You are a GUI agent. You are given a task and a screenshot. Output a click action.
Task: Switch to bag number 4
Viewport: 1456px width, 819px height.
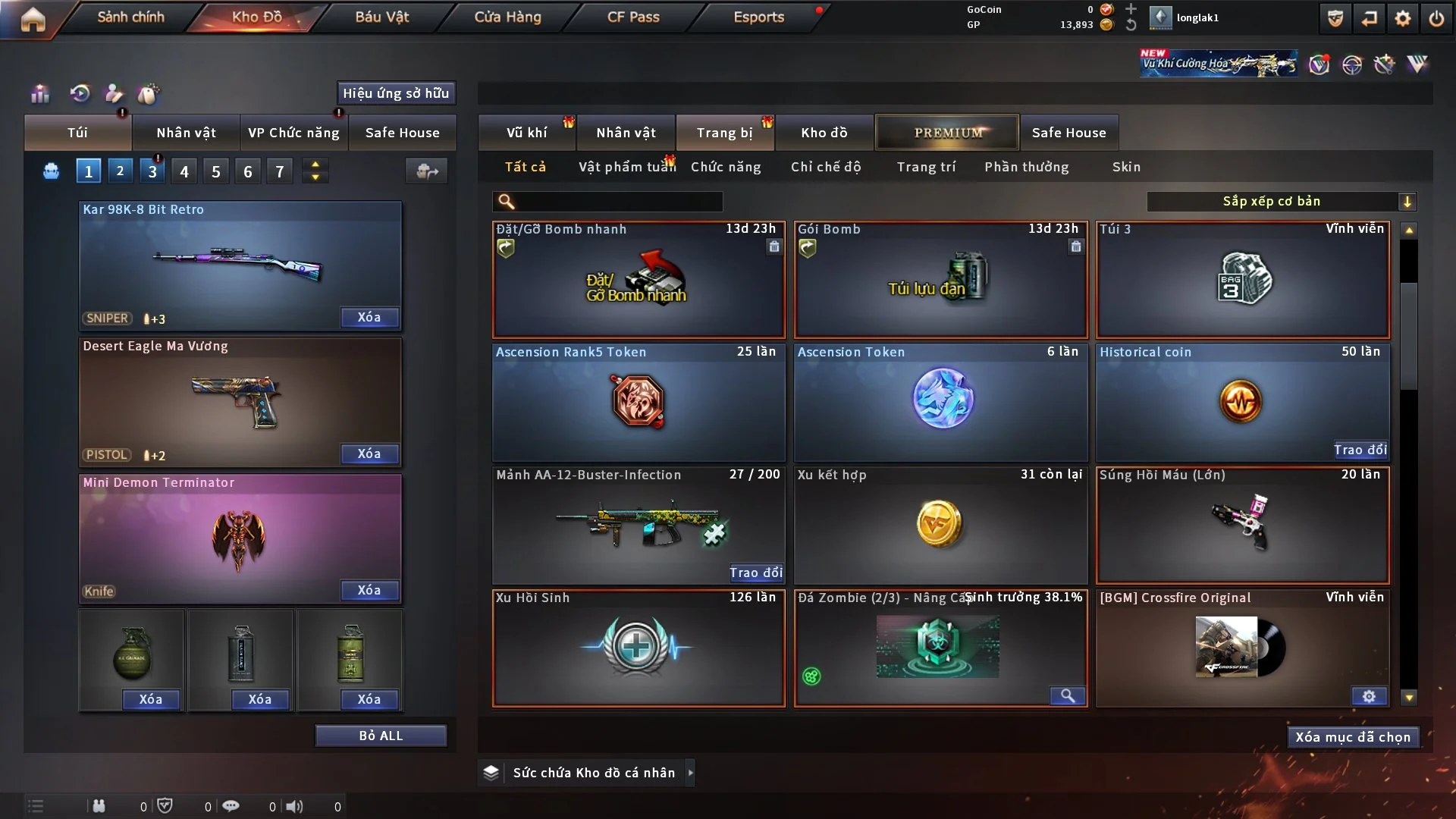pos(184,171)
